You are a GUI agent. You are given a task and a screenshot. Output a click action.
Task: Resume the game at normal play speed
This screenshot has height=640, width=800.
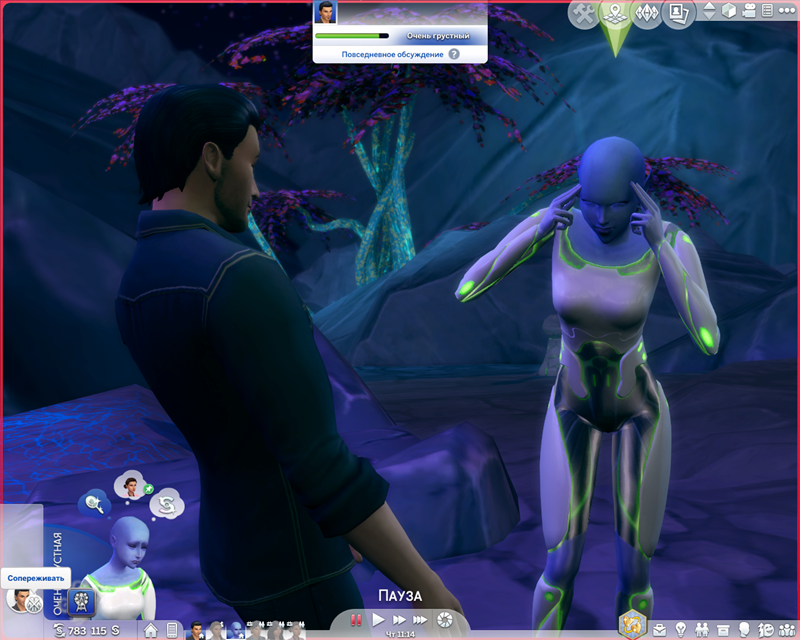pos(378,621)
